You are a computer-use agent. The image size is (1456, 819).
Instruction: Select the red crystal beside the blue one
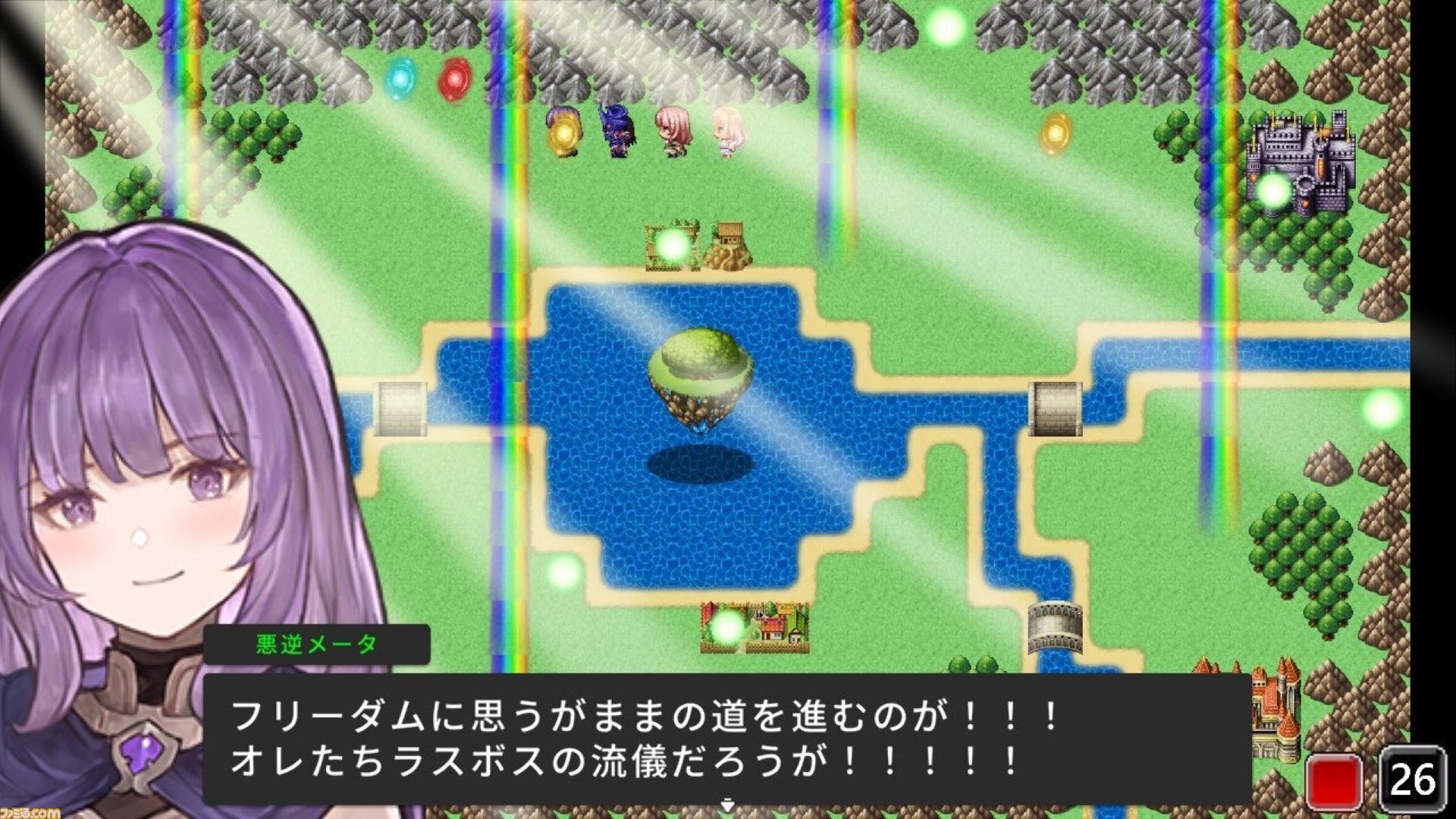point(454,78)
